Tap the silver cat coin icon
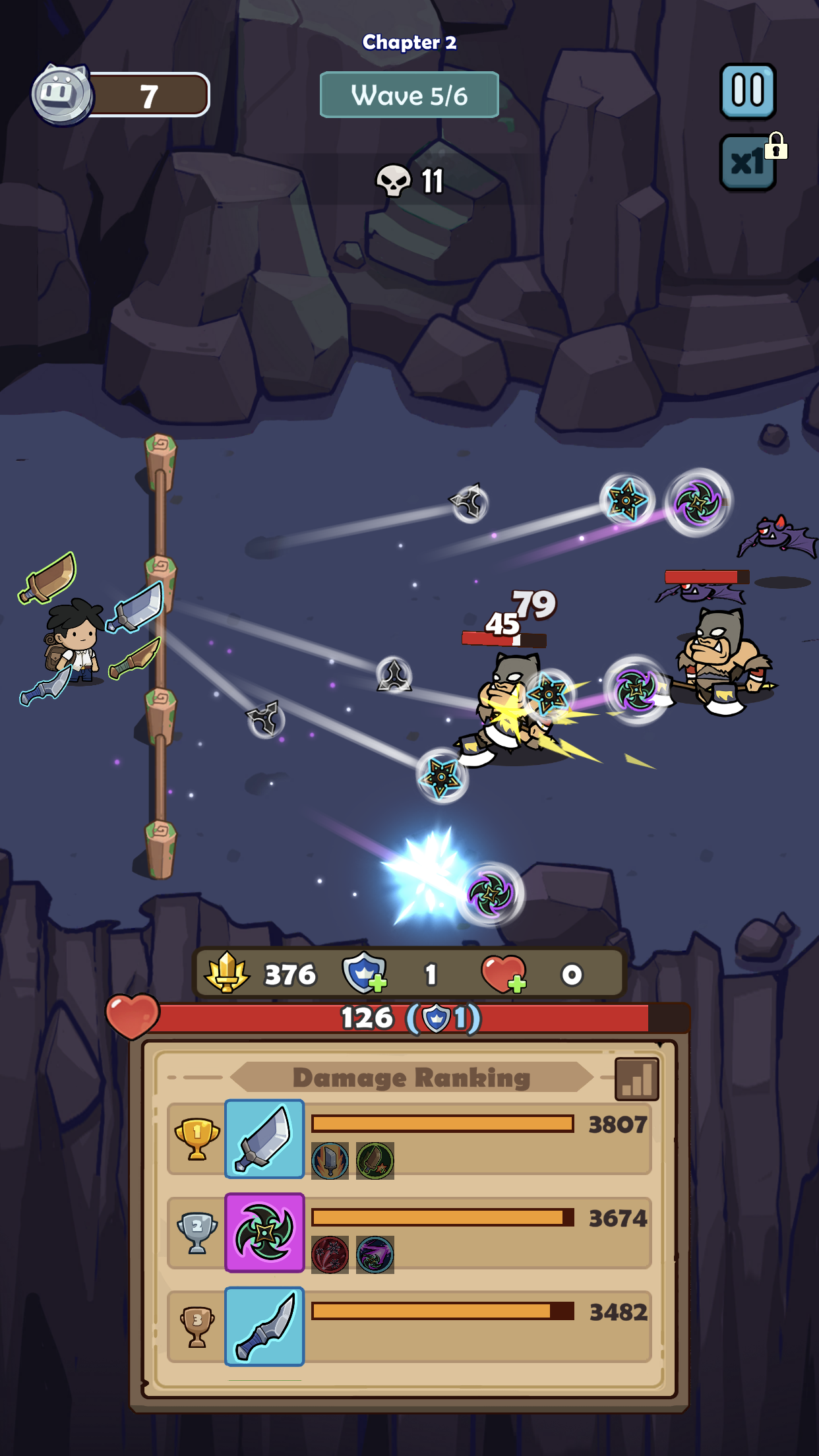Viewport: 819px width, 1456px height. (62, 94)
